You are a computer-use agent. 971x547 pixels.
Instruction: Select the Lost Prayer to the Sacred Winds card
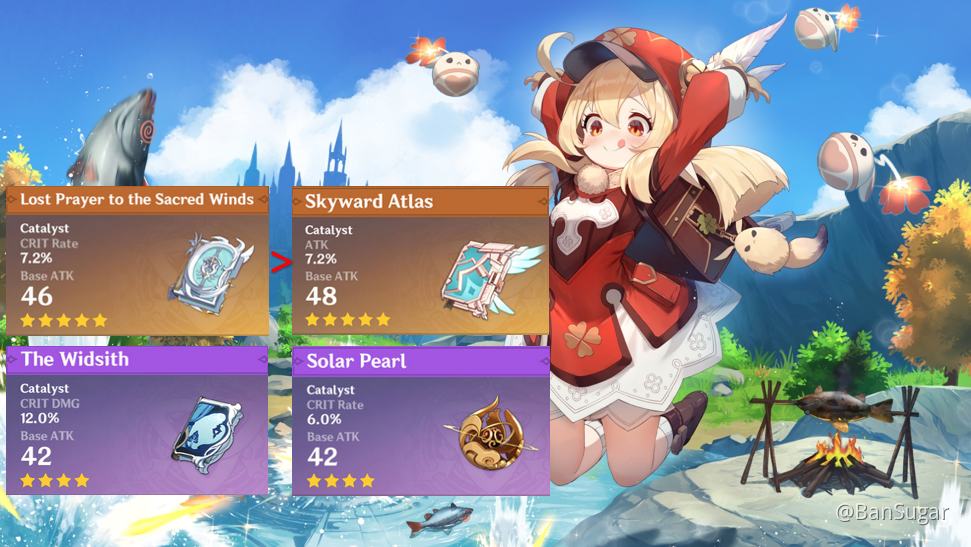pyautogui.click(x=137, y=261)
